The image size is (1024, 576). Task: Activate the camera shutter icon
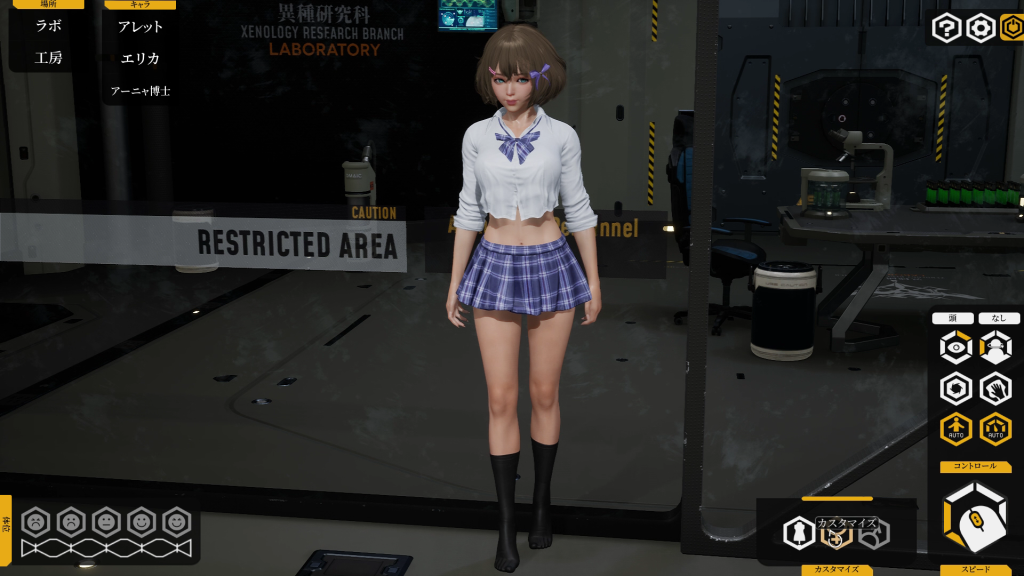tap(956, 388)
